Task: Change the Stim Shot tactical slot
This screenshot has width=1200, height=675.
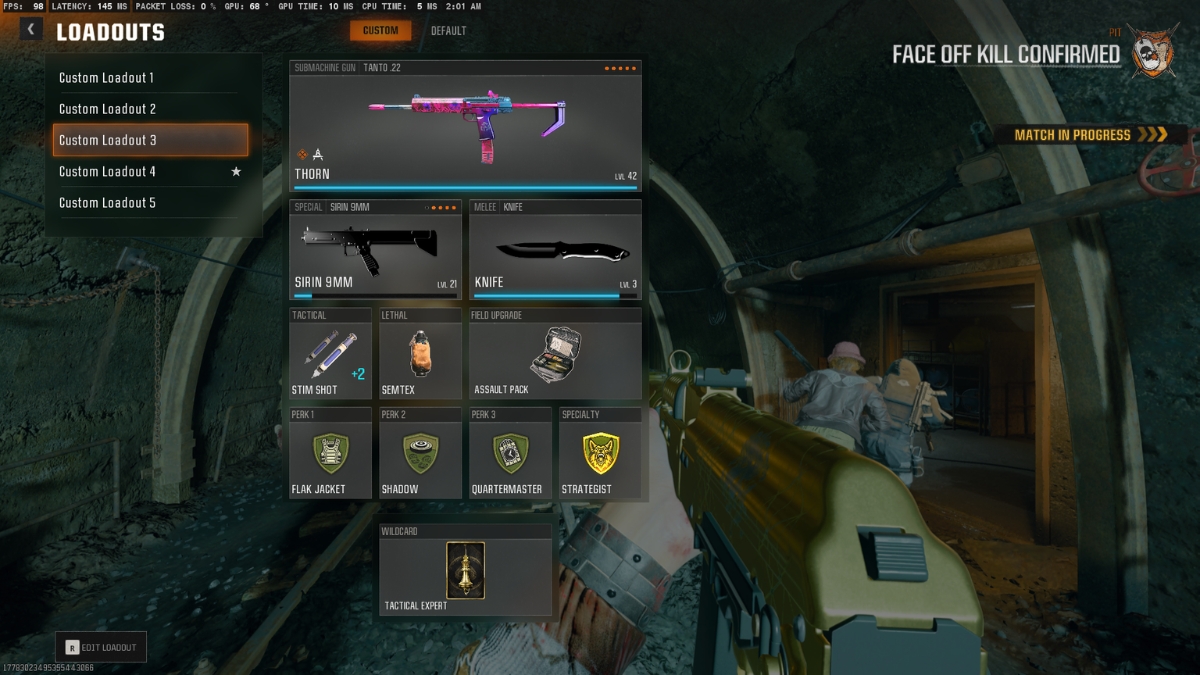Action: click(330, 354)
